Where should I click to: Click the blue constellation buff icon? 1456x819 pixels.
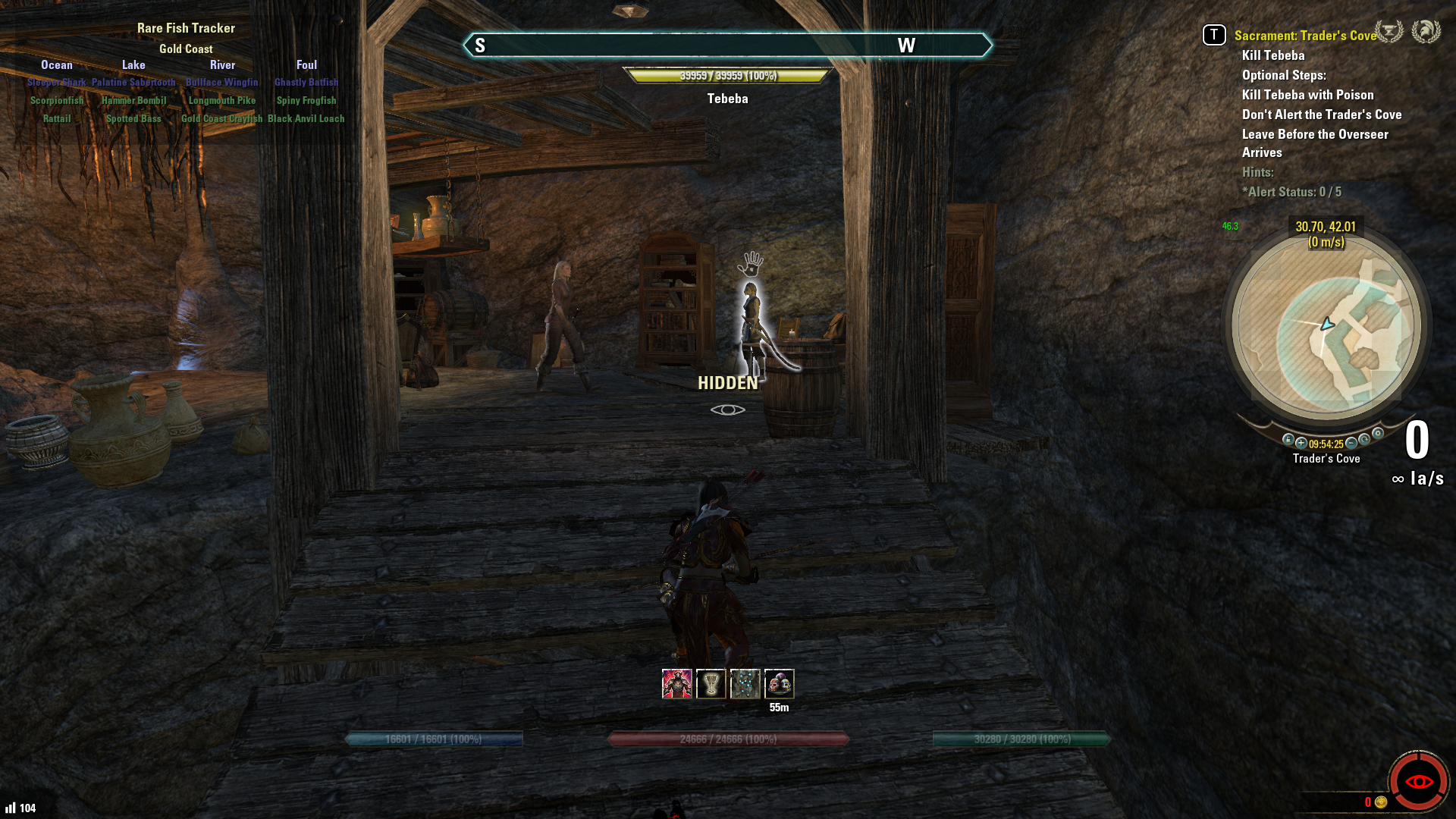(x=745, y=684)
